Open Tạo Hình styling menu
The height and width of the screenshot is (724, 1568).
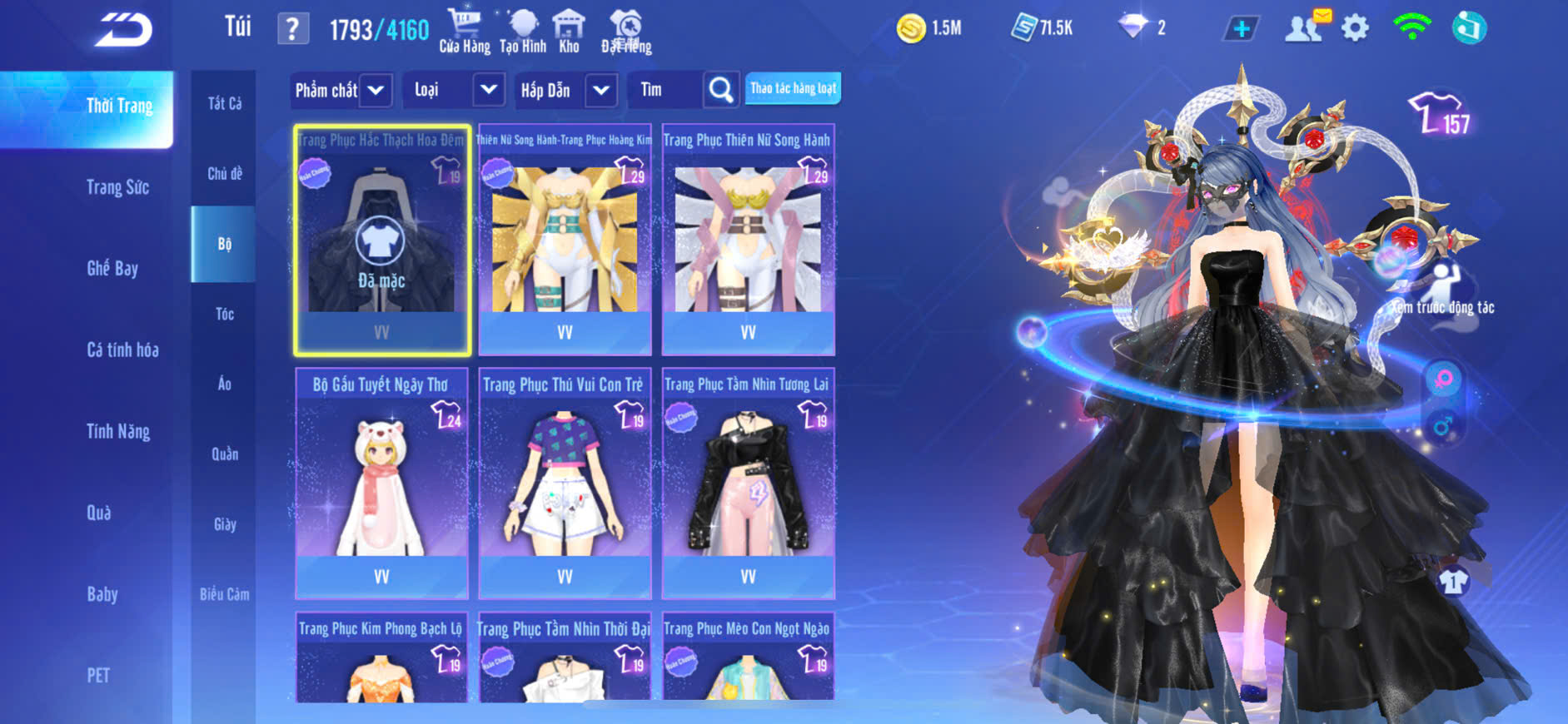point(523,31)
